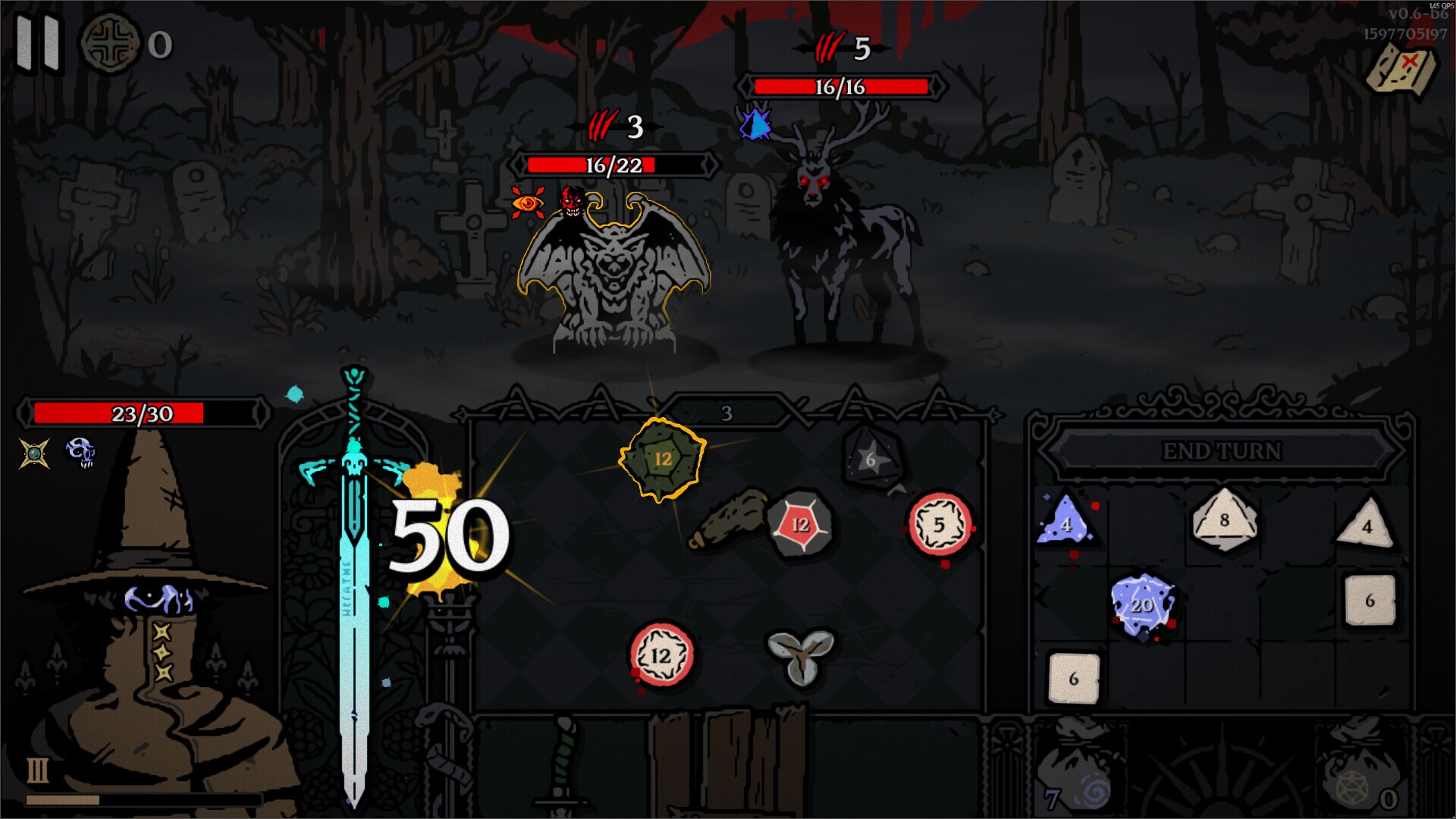Select the blue buff icon beside the stag
Viewport: 1456px width, 819px height.
(754, 127)
